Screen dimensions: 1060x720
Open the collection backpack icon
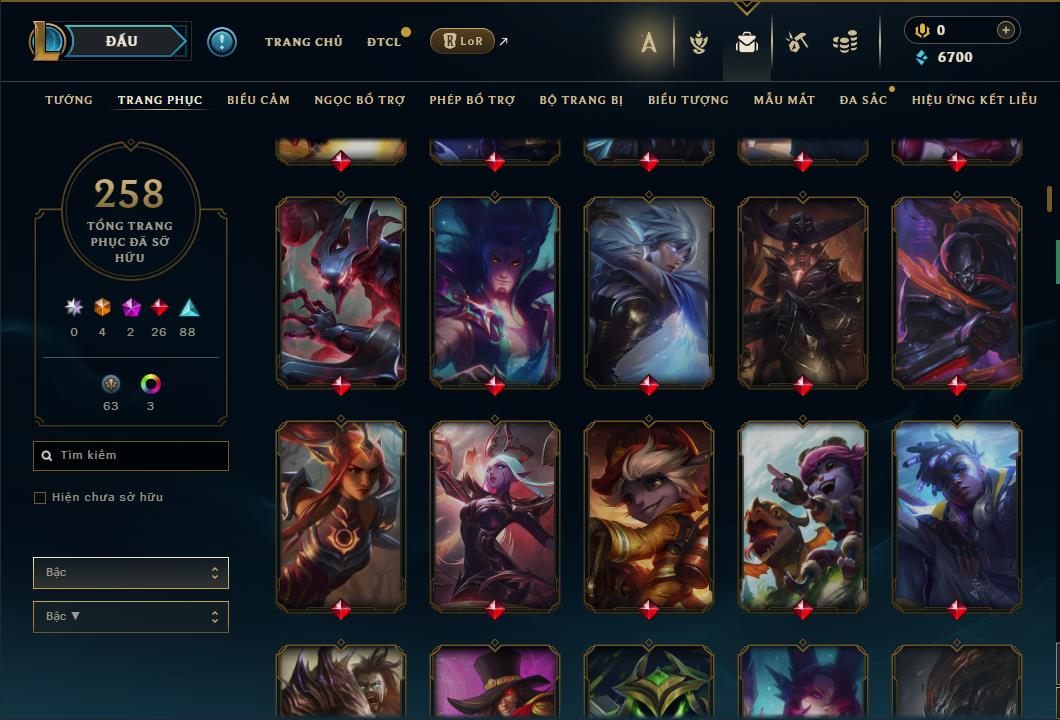point(746,42)
